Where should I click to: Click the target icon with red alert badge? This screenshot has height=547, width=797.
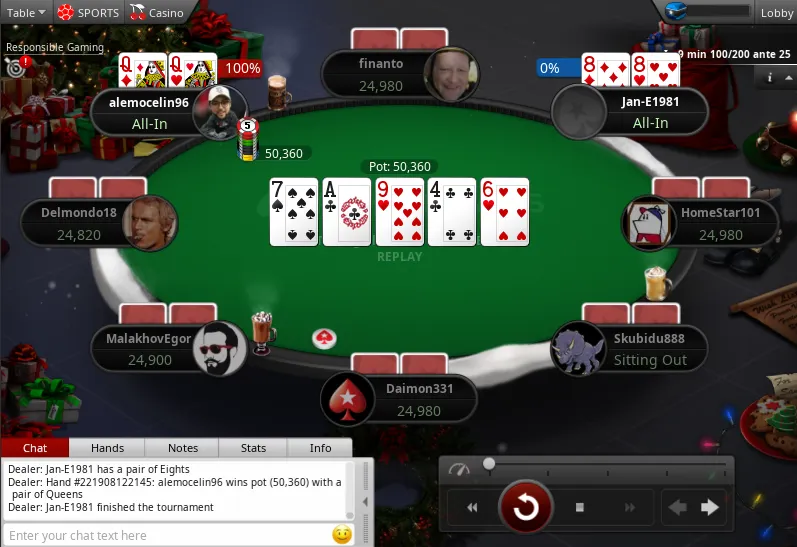tap(15, 68)
